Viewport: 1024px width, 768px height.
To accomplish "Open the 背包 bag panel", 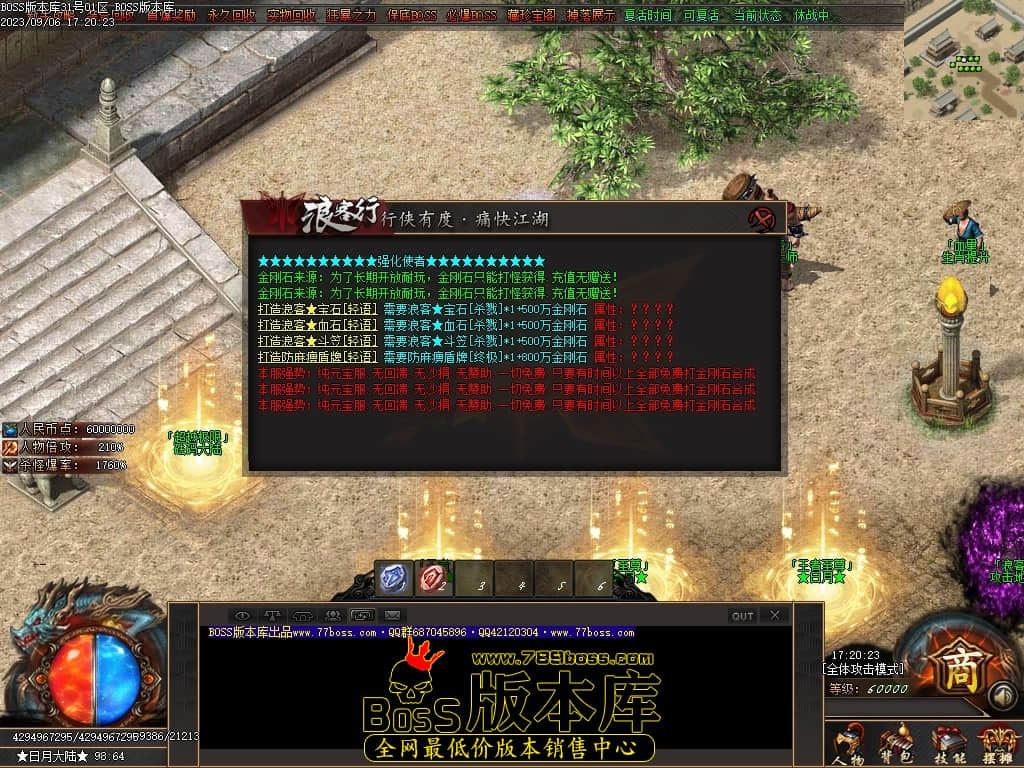I will pos(896,744).
